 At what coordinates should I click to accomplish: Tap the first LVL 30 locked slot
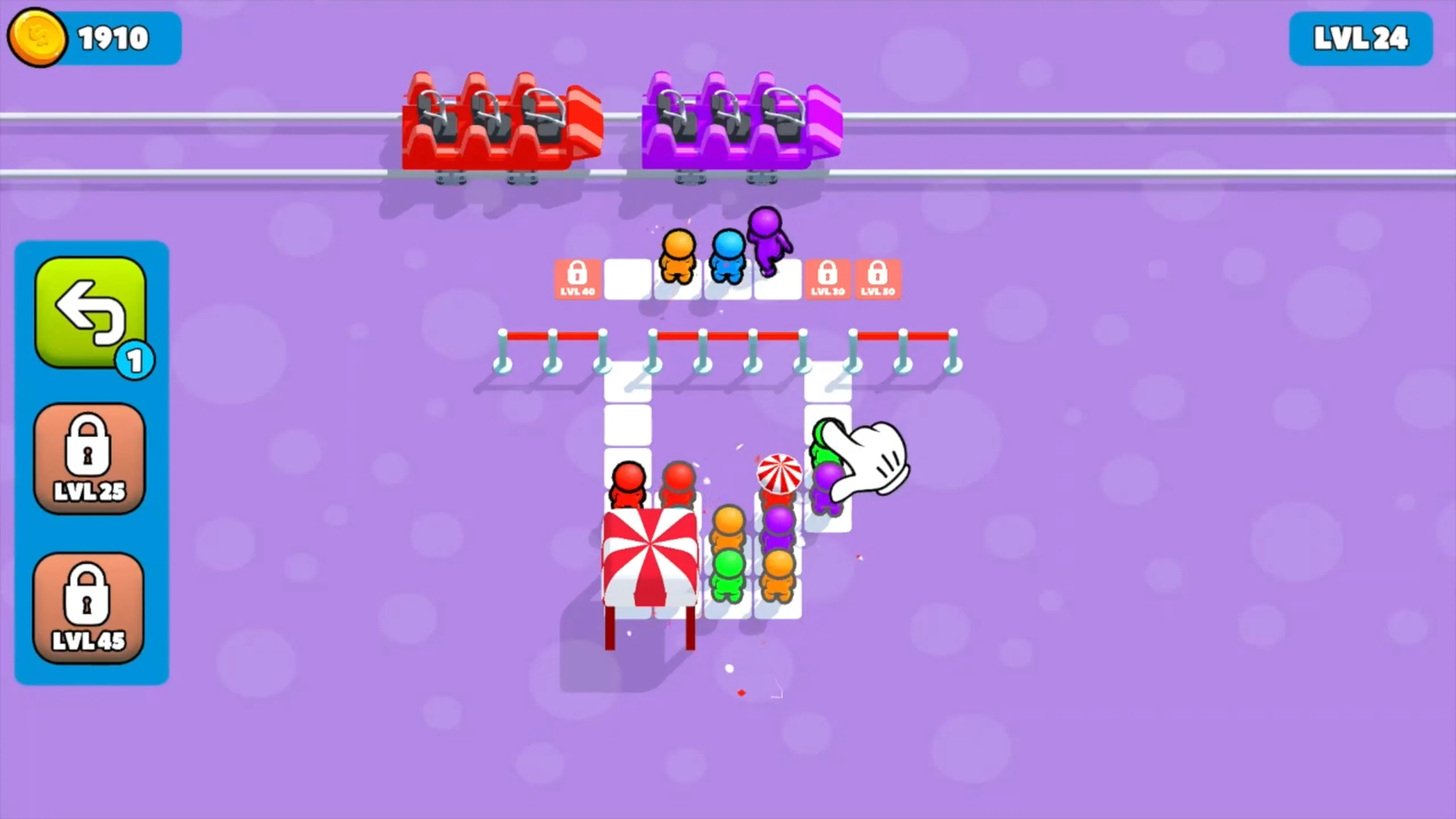tap(827, 278)
